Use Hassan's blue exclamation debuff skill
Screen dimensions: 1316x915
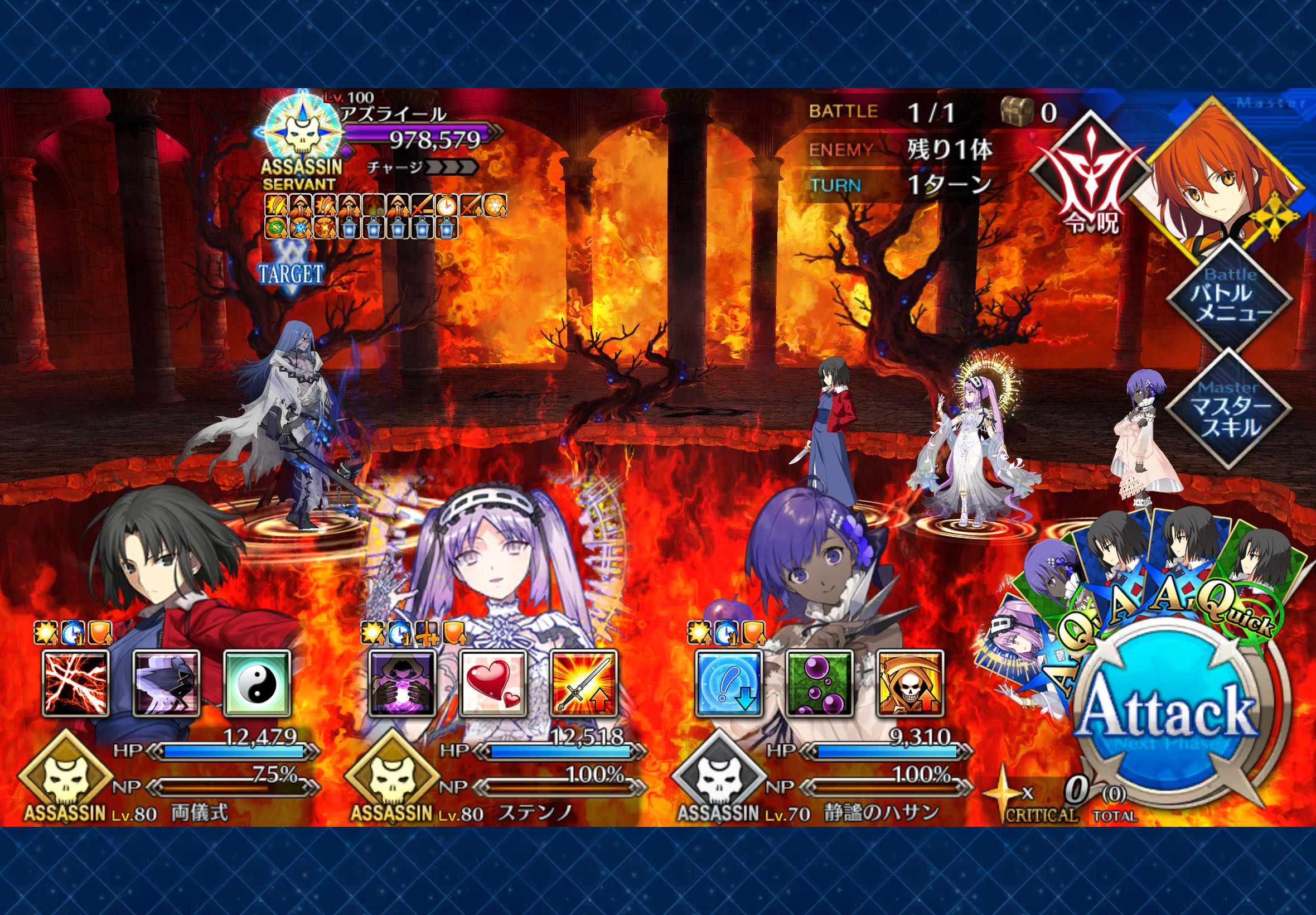click(x=729, y=682)
